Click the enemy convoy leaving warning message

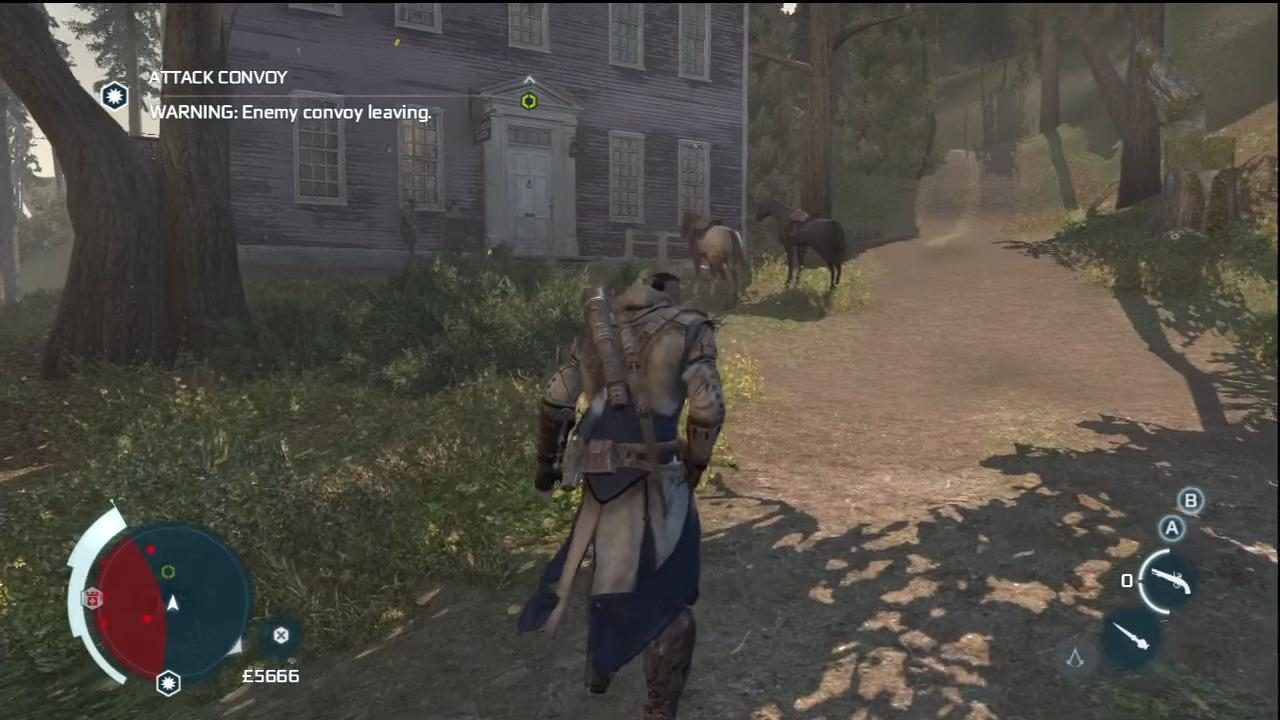(x=290, y=112)
